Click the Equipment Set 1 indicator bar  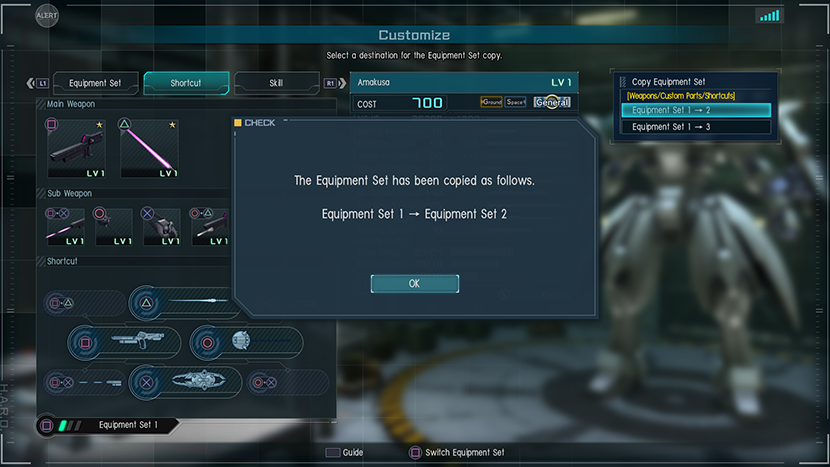pos(110,425)
